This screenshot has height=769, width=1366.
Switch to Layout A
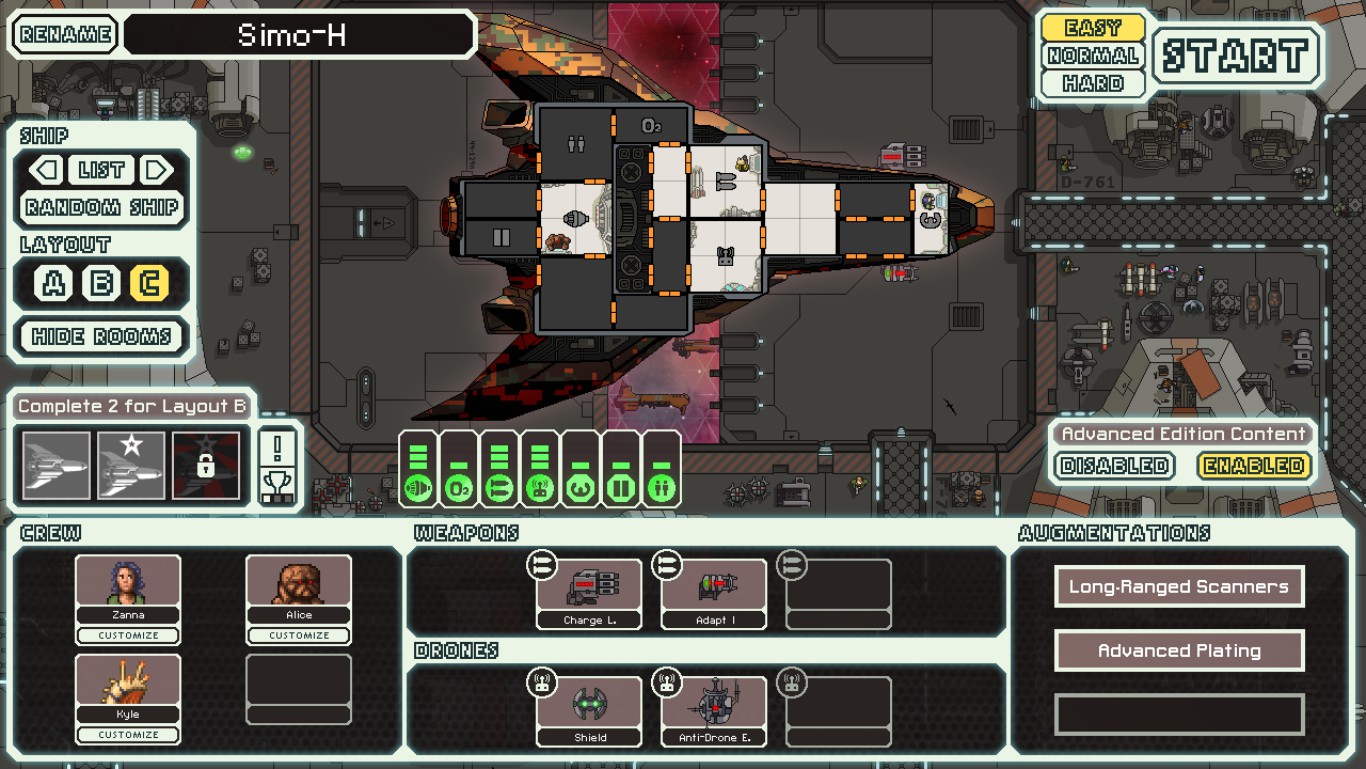pos(53,284)
